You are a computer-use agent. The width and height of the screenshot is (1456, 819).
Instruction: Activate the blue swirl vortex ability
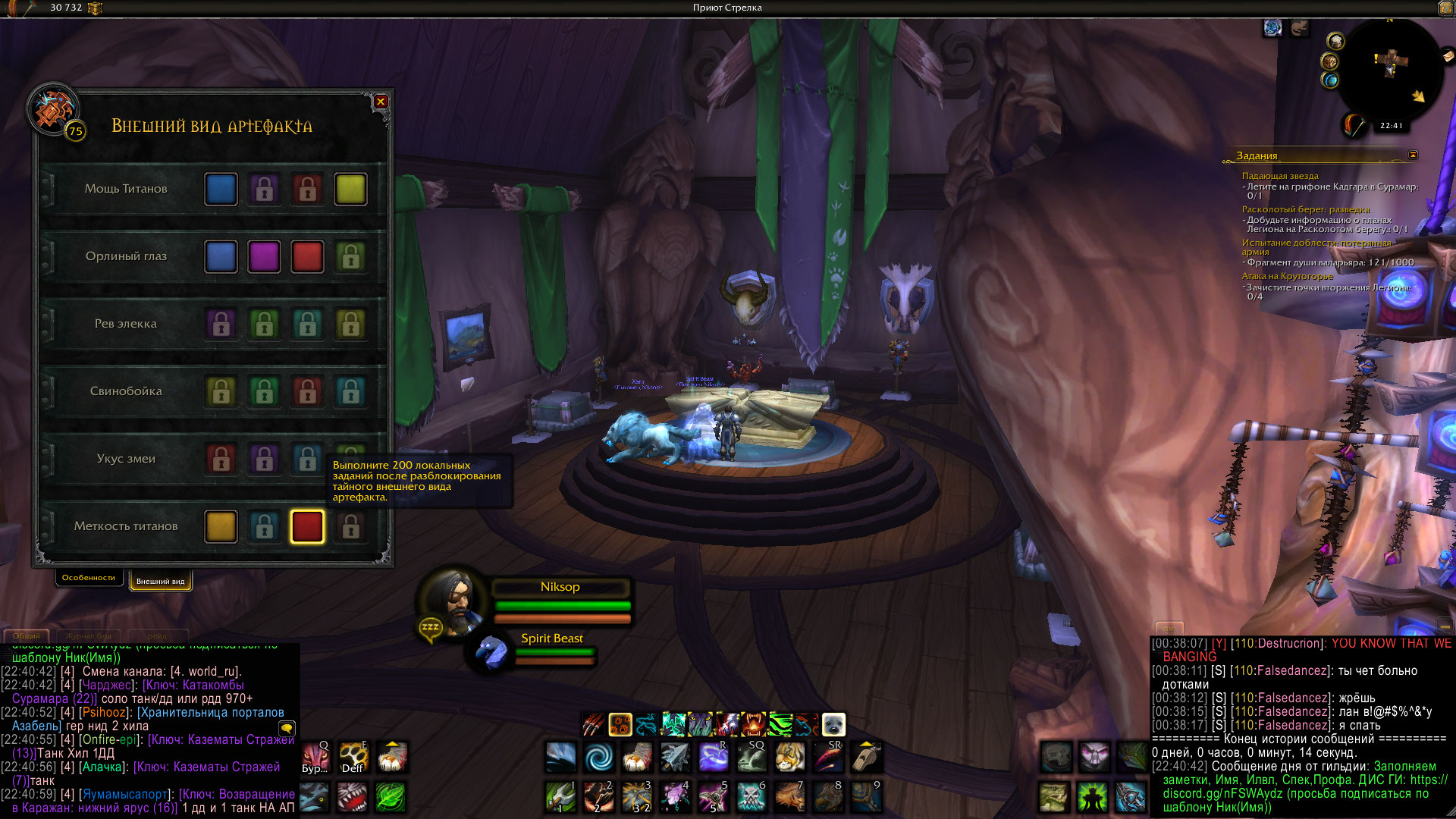pos(599,757)
